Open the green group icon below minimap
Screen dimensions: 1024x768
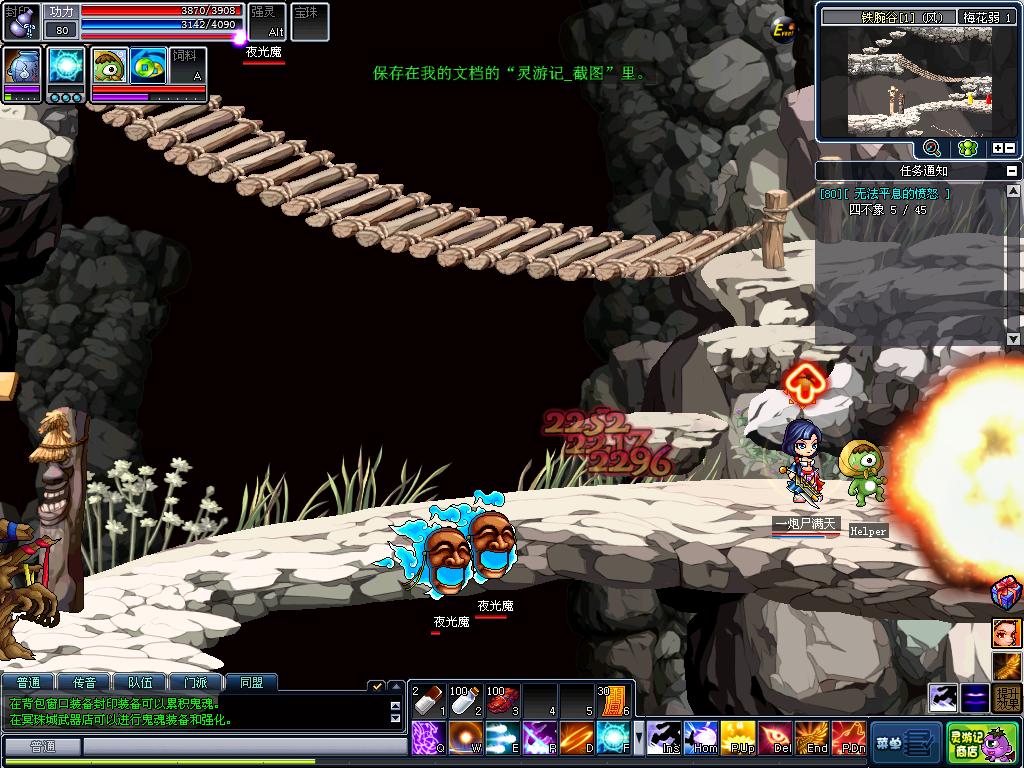[966, 148]
